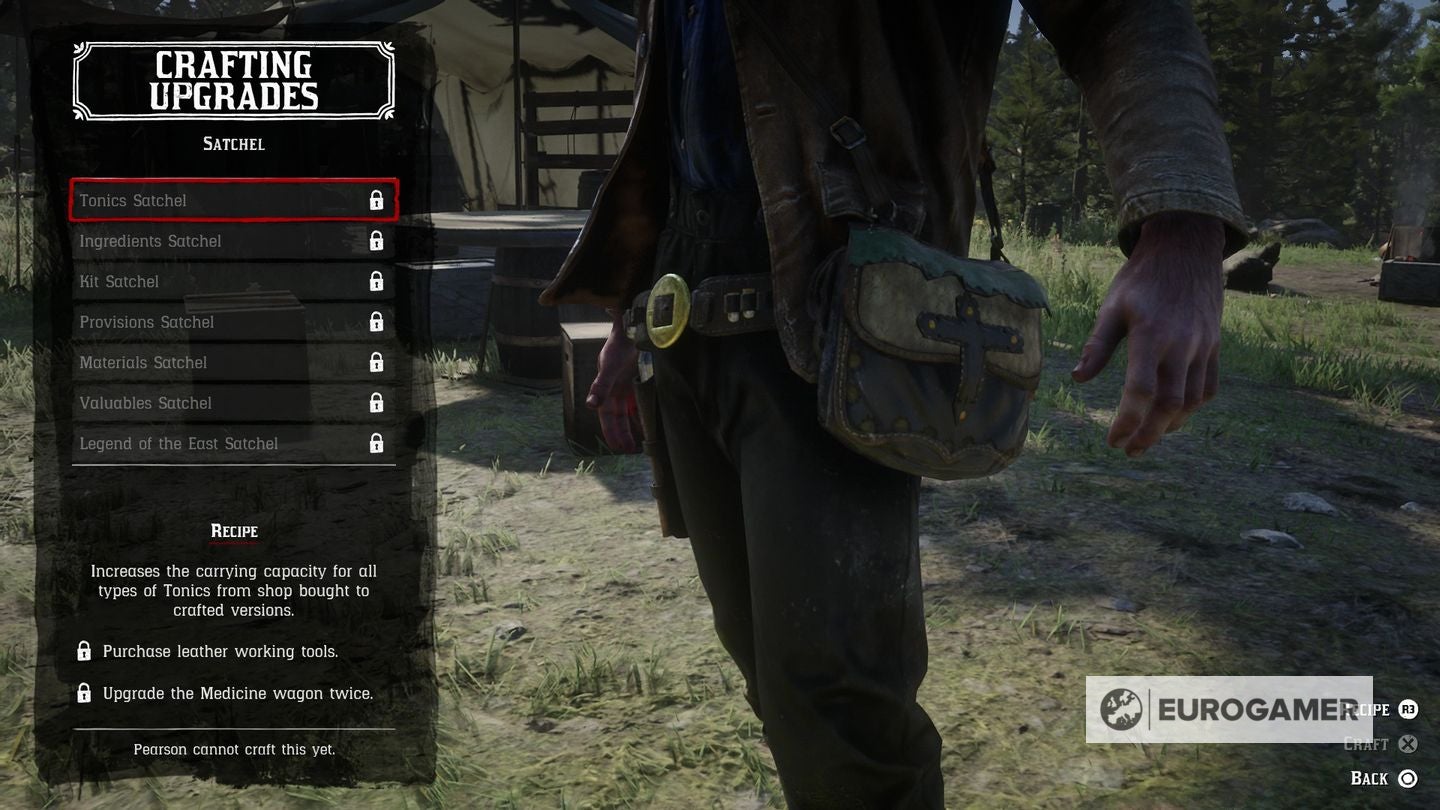Click the lock icon on the Kit Satchel row

(377, 281)
